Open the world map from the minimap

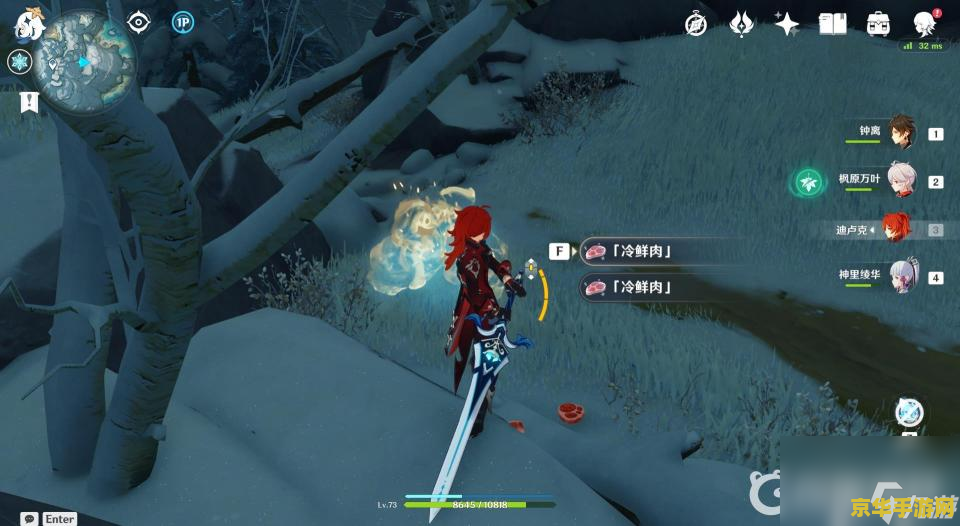pos(82,60)
